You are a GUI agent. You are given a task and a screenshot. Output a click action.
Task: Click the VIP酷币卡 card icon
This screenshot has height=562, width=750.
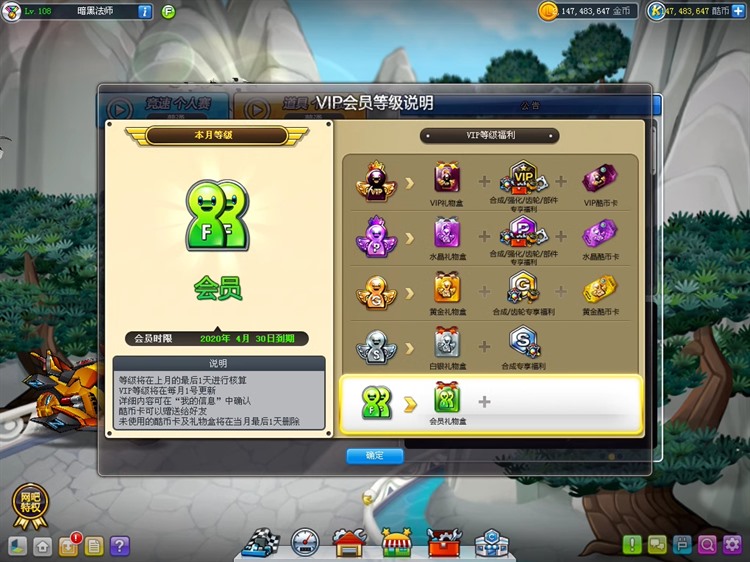click(600, 179)
